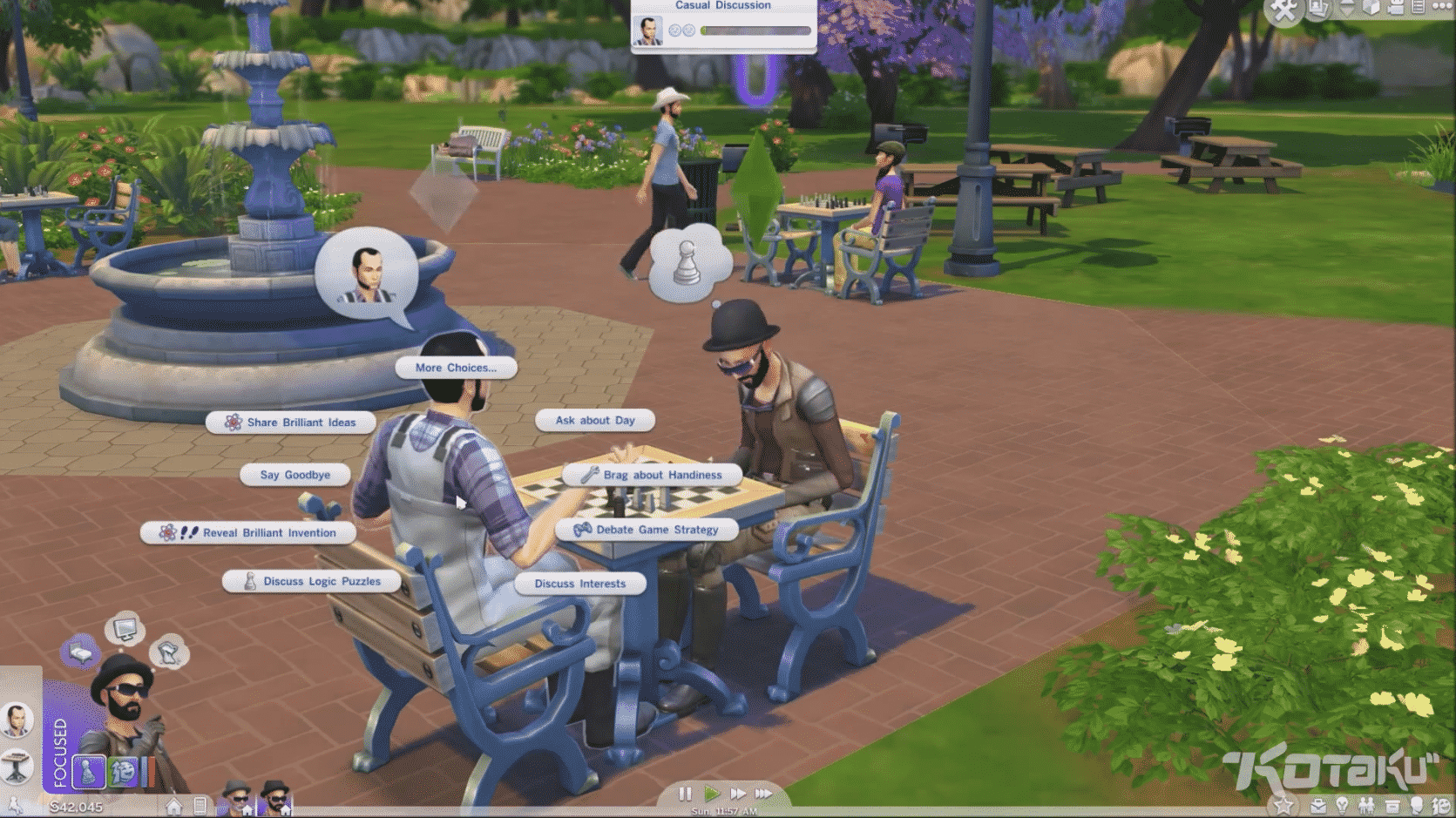Image resolution: width=1456 pixels, height=818 pixels.
Task: Choose Debate Game Strategy
Action: (x=647, y=530)
